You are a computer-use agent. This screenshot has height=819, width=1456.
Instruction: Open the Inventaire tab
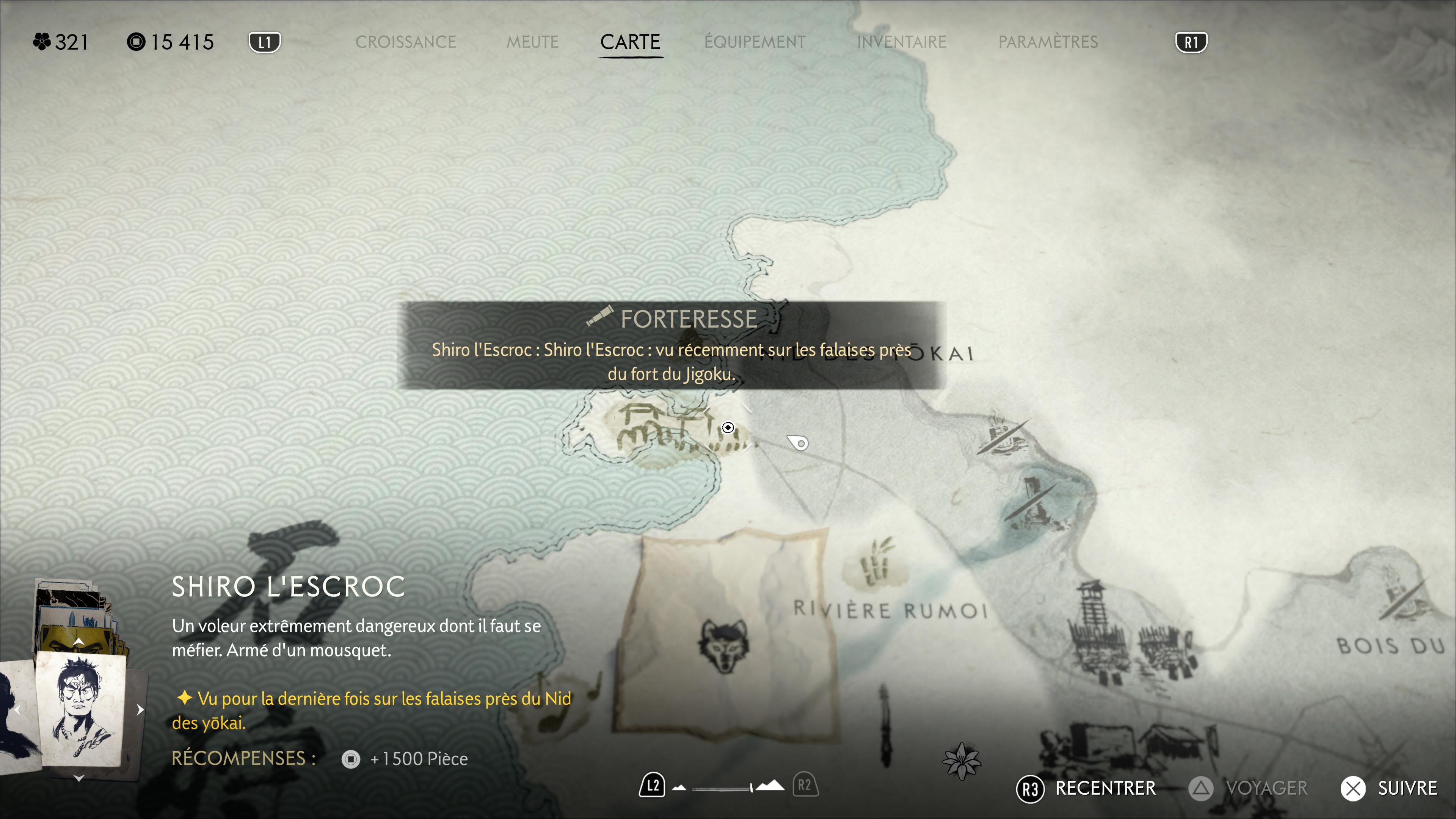point(901,42)
